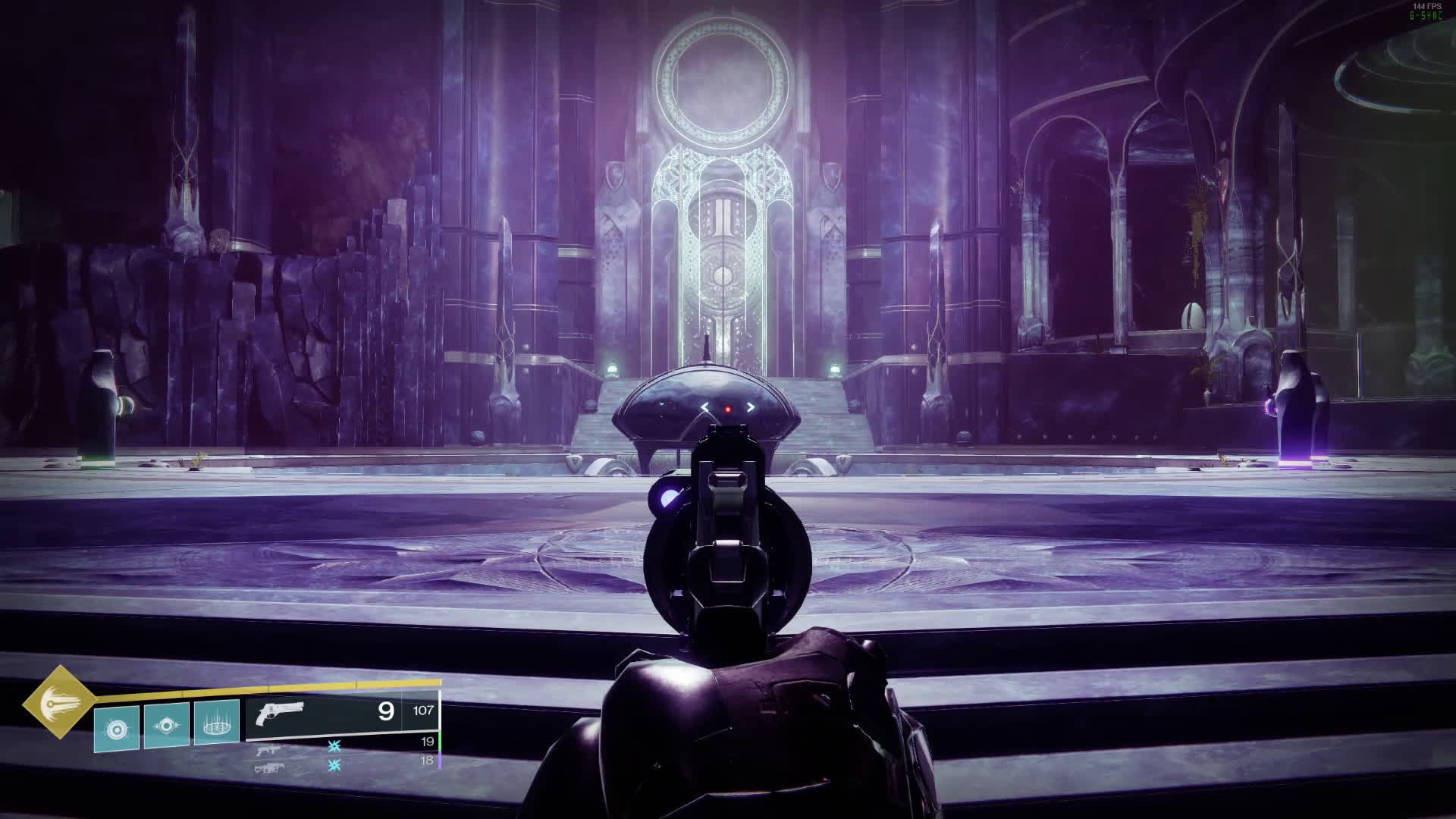Activate the class ability icon showing a rift circle
Image resolution: width=1456 pixels, height=819 pixels.
click(x=217, y=722)
